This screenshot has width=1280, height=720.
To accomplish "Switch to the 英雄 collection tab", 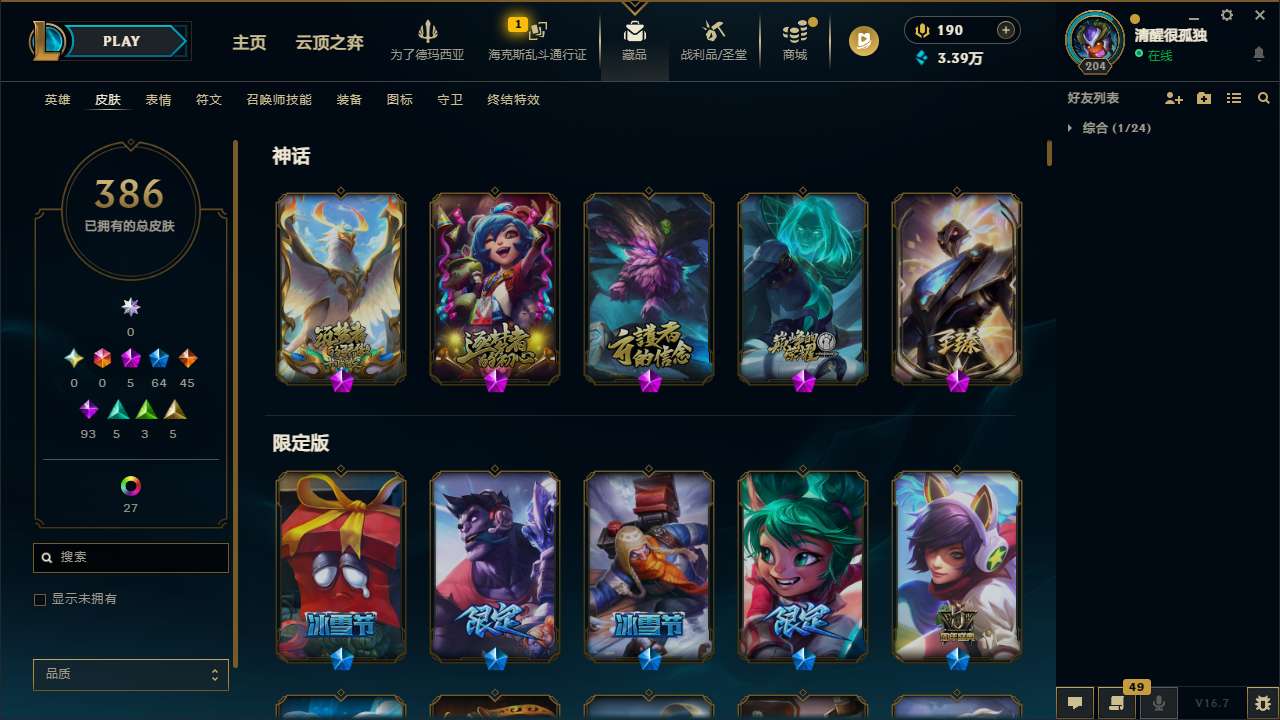I will [57, 100].
